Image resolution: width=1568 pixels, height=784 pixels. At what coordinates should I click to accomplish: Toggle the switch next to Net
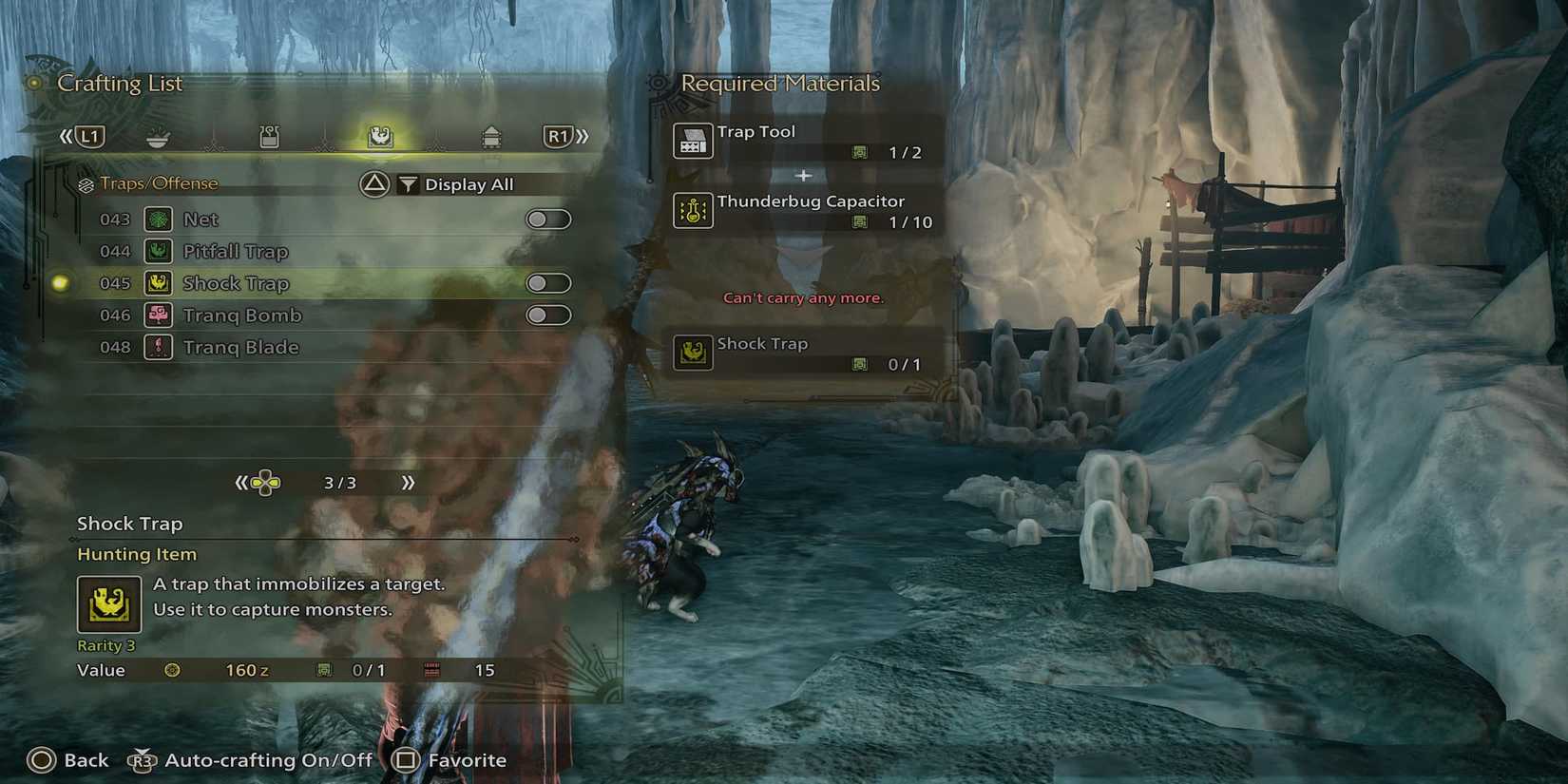click(x=548, y=219)
